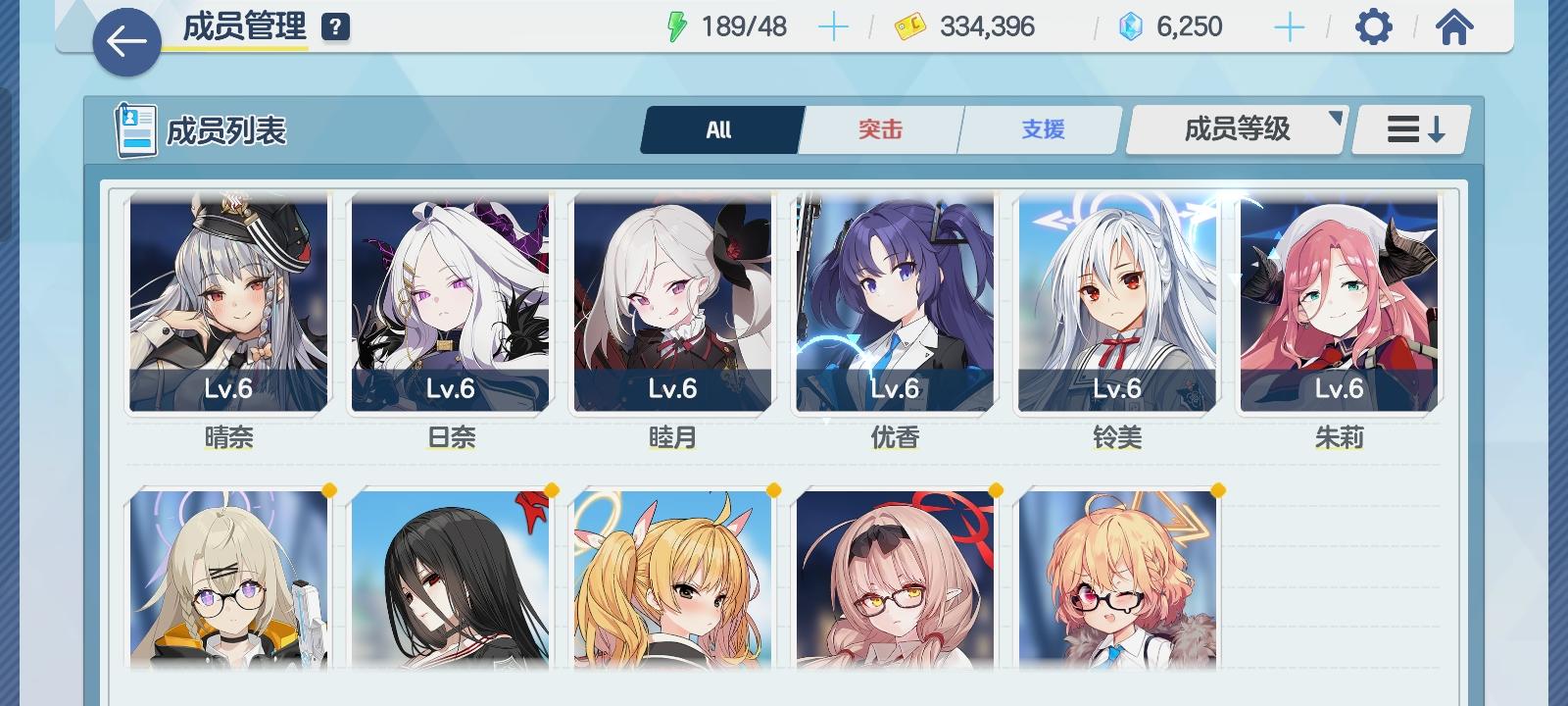This screenshot has width=1568, height=706.
Task: Open the game settings gear icon
Action: click(1374, 26)
